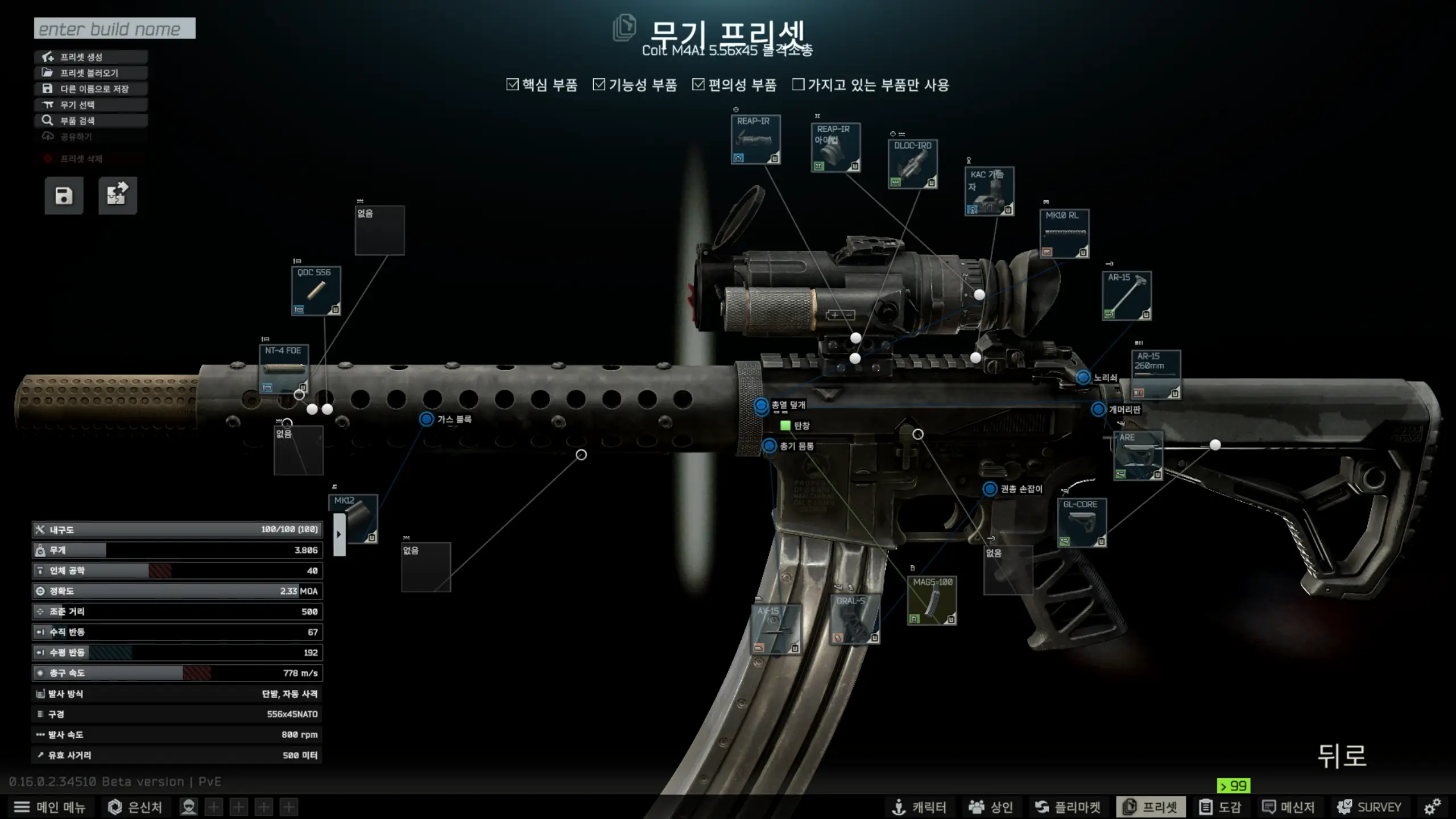
Task: Select the DLOC-IRD mount slot
Action: point(912,164)
